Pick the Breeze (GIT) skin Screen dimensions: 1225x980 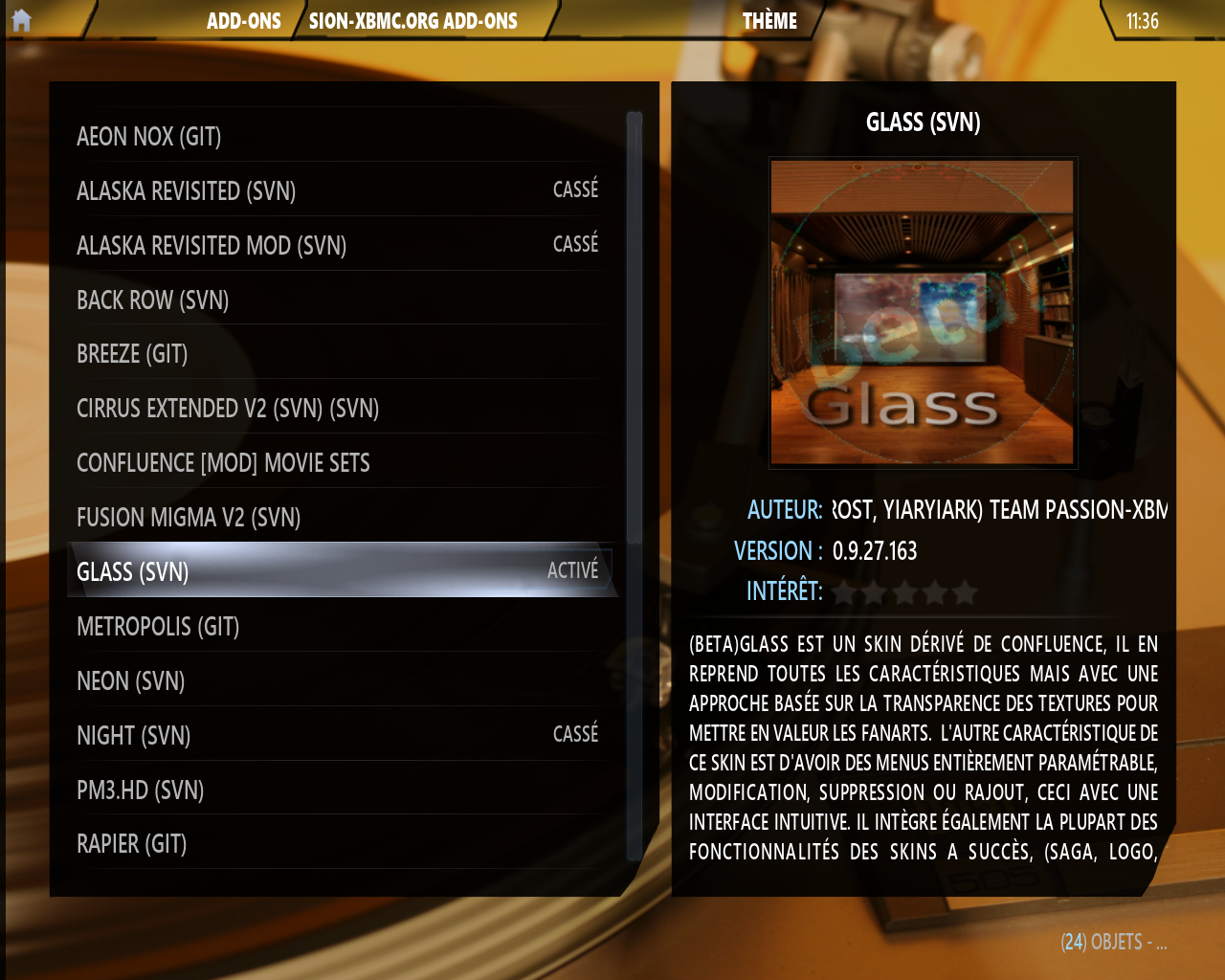132,354
